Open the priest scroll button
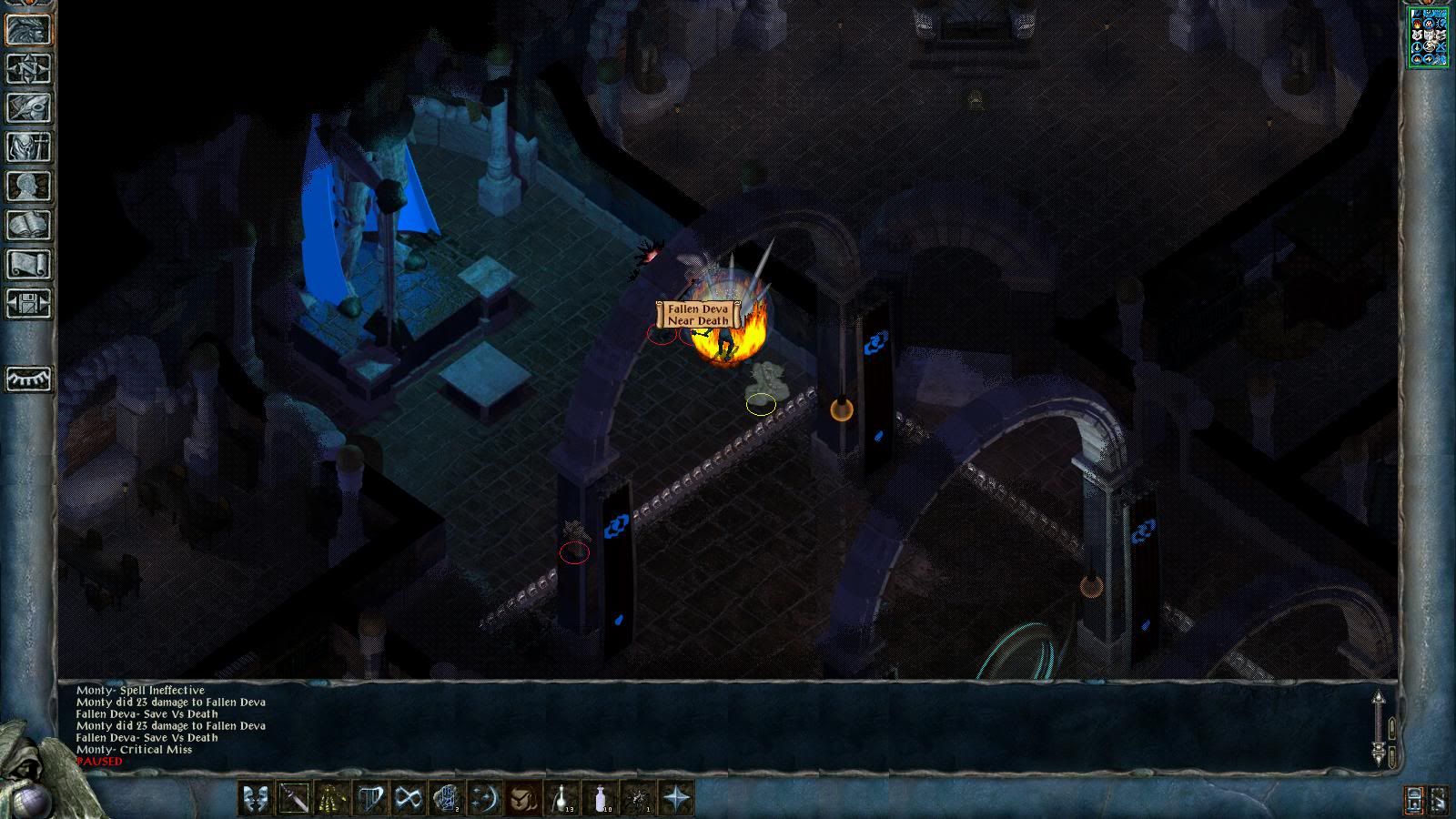Screen dimensions: 1456x819 tap(28, 264)
